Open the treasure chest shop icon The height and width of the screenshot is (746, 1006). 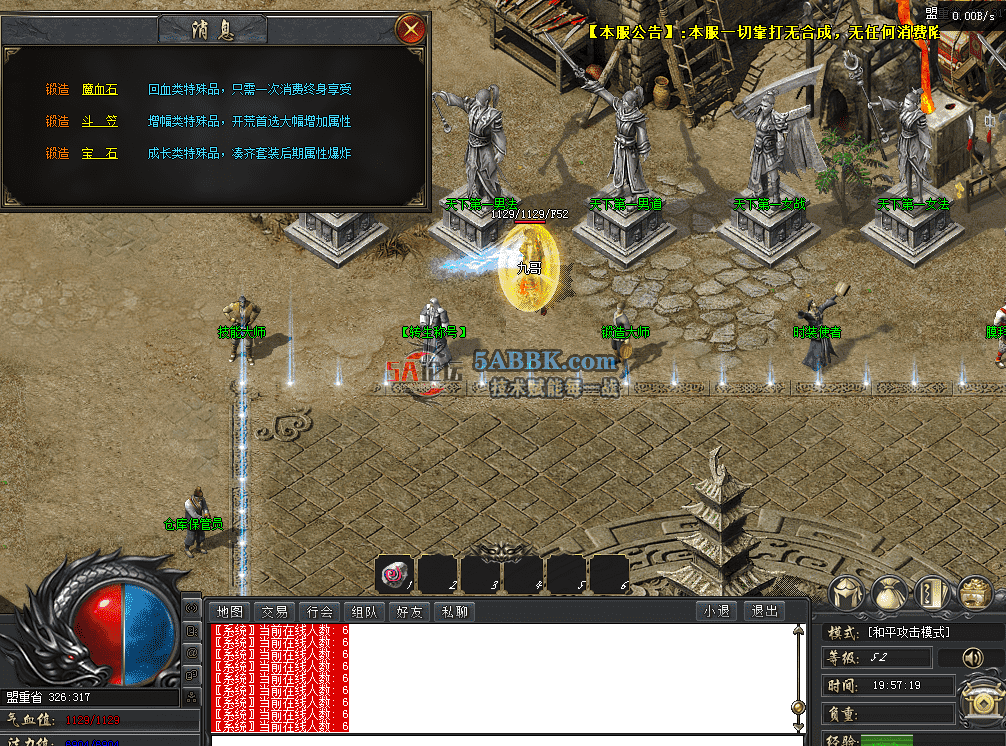pyautogui.click(x=974, y=594)
